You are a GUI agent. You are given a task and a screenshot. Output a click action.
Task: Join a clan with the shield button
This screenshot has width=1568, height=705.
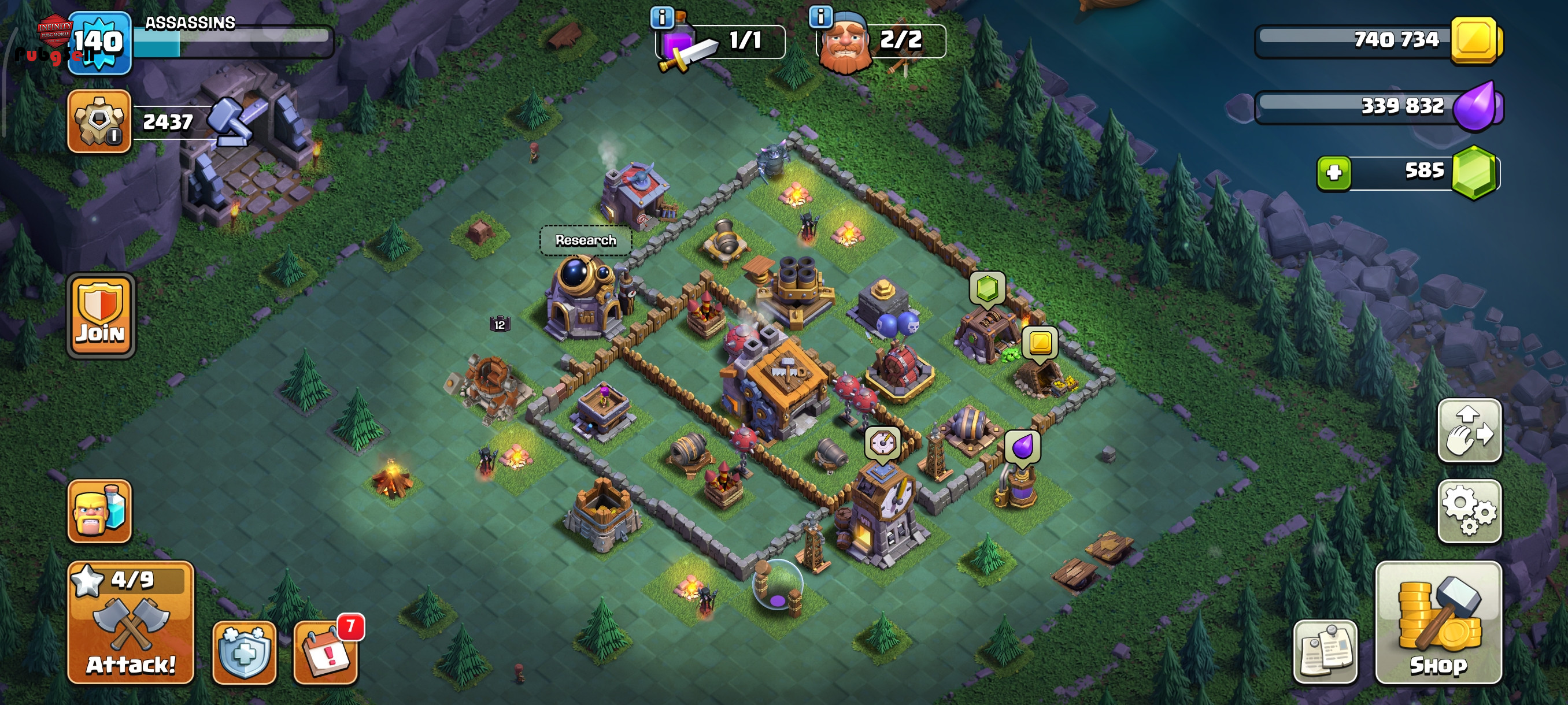coord(101,316)
